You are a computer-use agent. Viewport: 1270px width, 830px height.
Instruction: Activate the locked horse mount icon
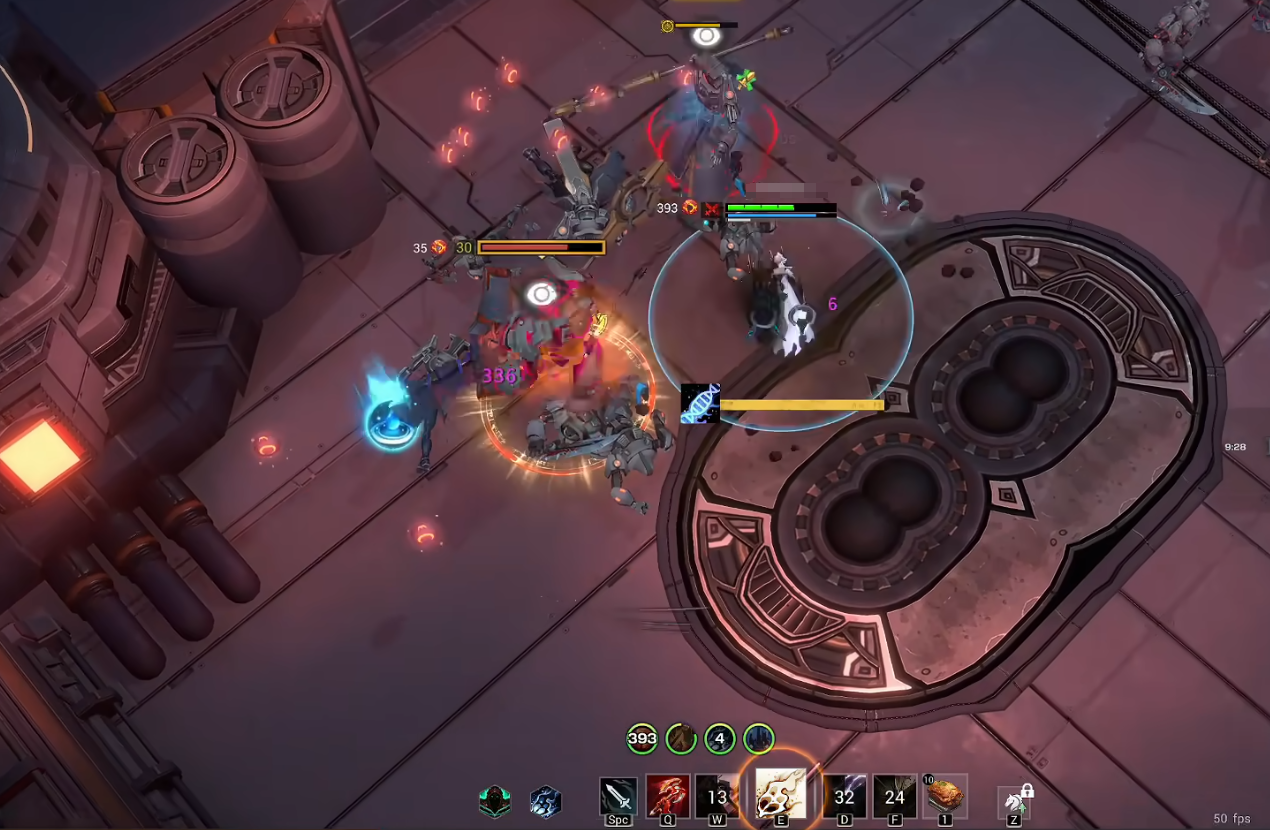coord(1014,801)
